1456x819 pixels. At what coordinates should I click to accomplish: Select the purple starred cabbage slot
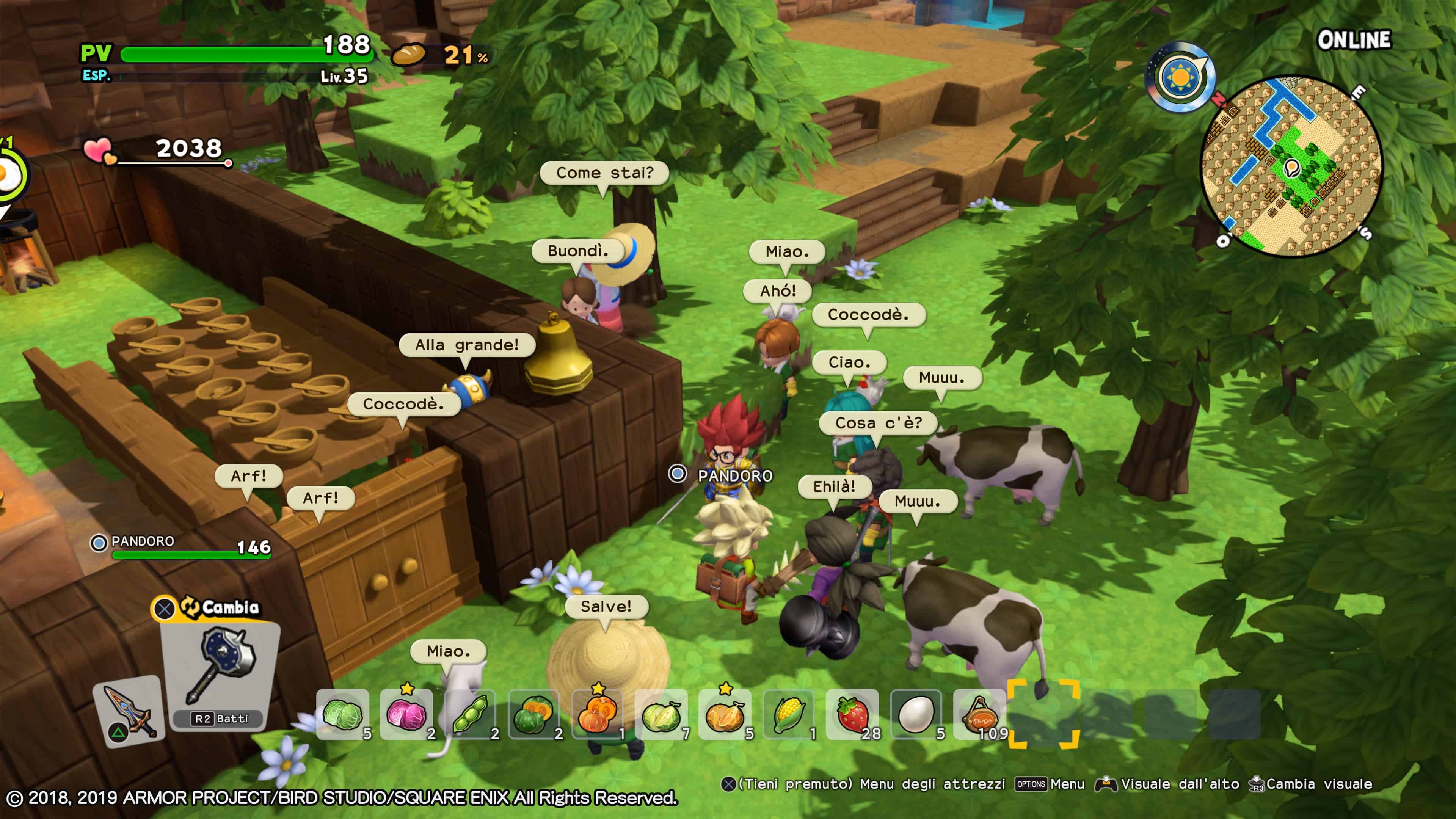tap(406, 714)
